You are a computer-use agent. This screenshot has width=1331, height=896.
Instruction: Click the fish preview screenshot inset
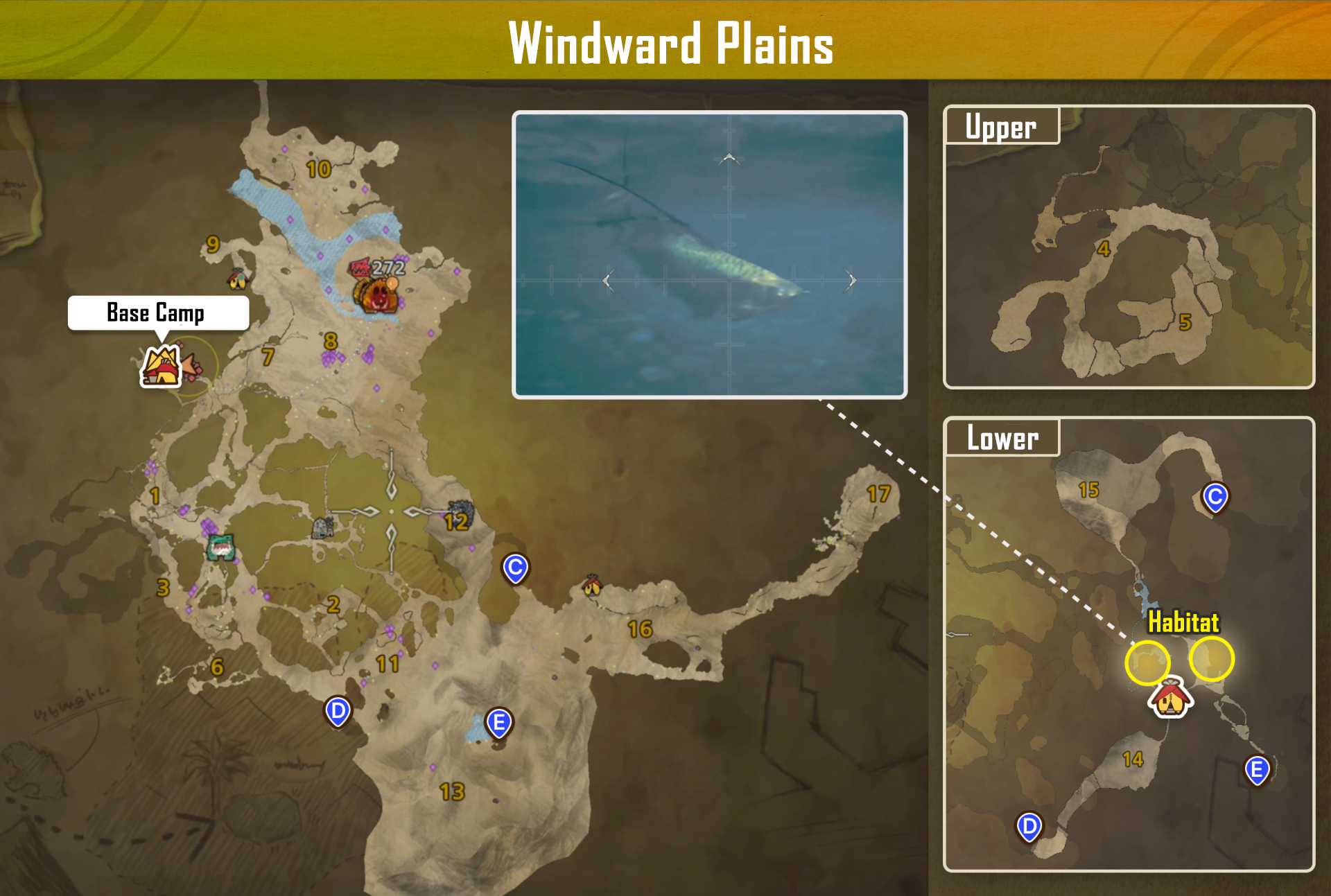pos(710,255)
